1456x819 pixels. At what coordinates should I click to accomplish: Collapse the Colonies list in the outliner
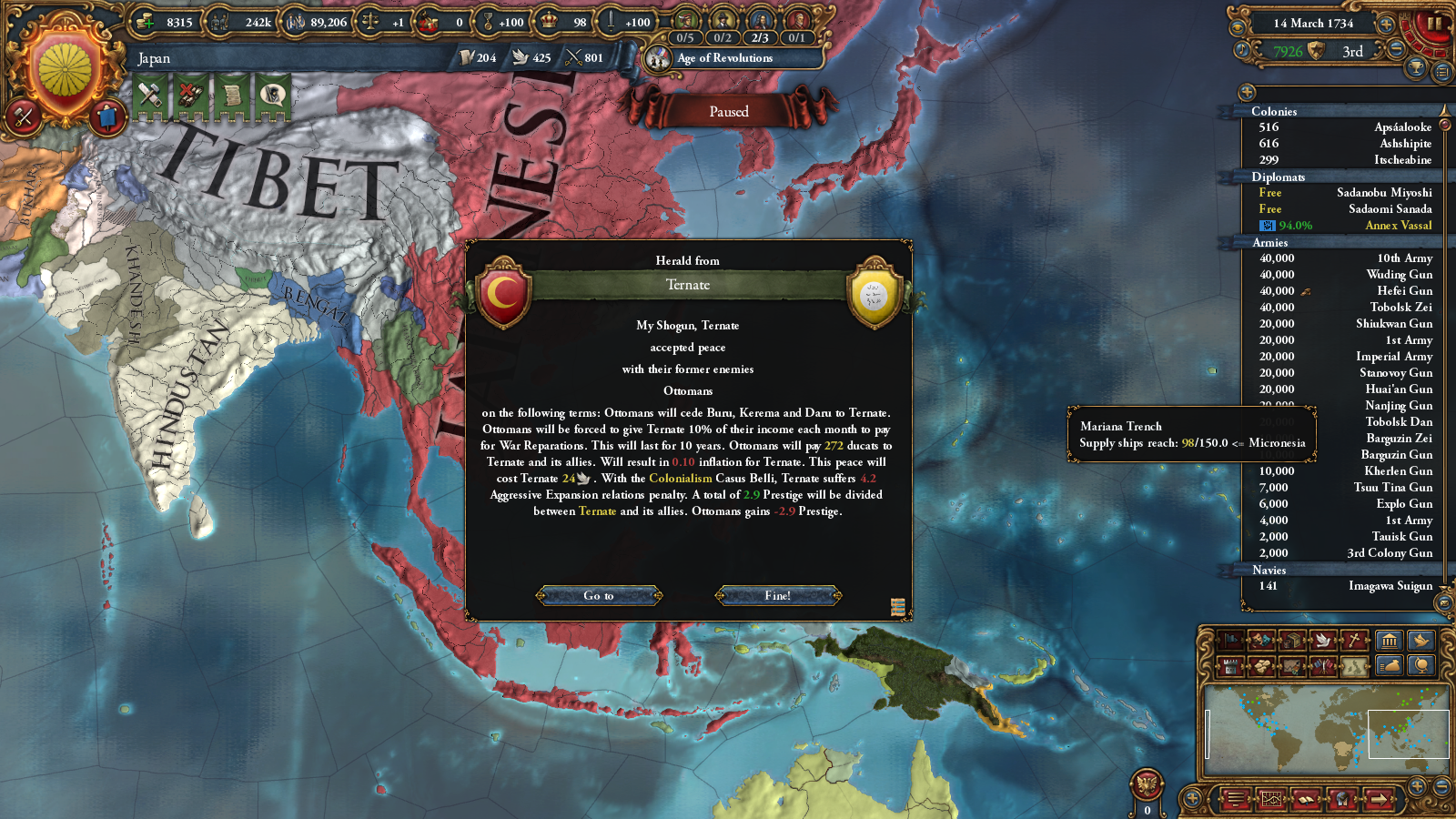coord(1274,111)
